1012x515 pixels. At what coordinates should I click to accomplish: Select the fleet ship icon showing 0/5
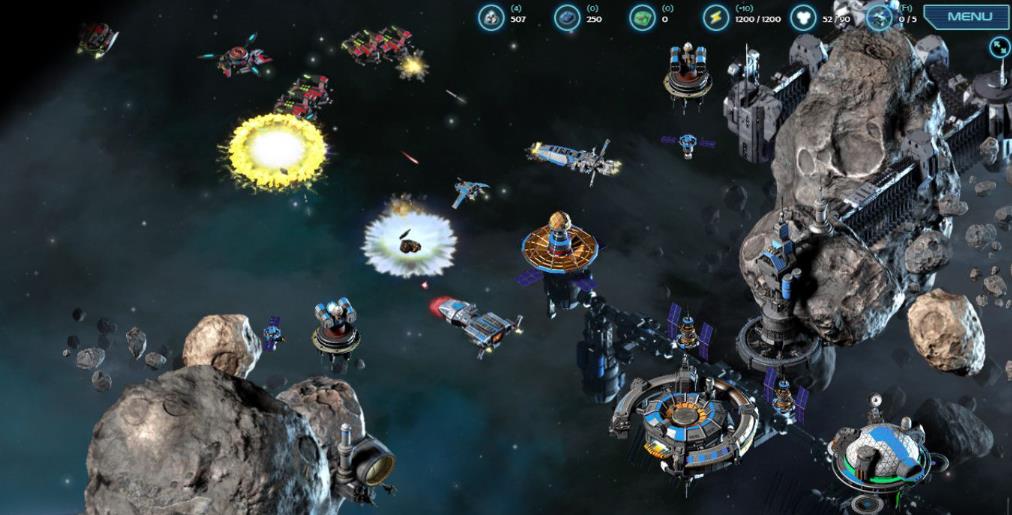pyautogui.click(x=879, y=17)
